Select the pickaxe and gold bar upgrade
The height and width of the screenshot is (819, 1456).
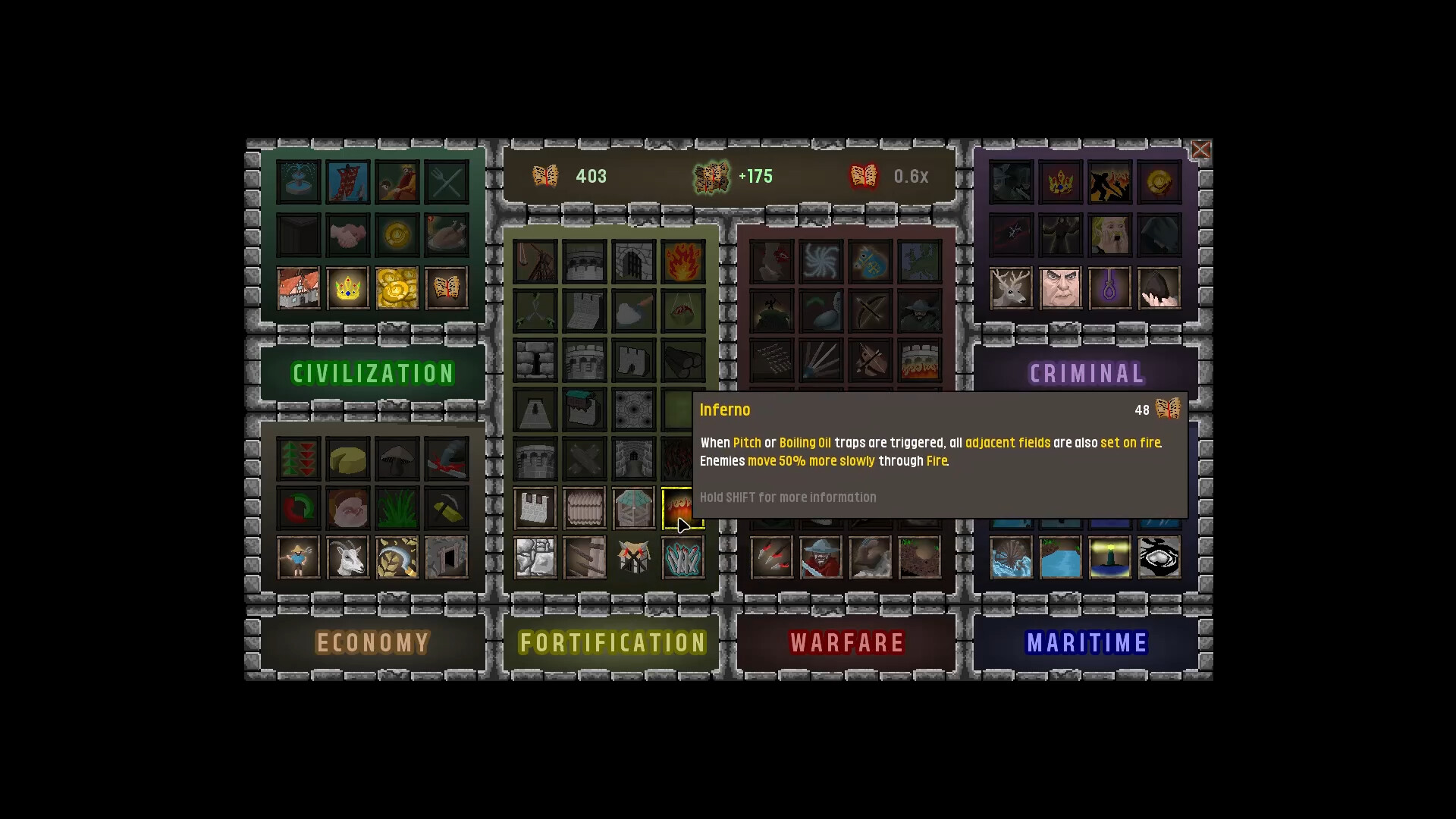pyautogui.click(x=447, y=508)
